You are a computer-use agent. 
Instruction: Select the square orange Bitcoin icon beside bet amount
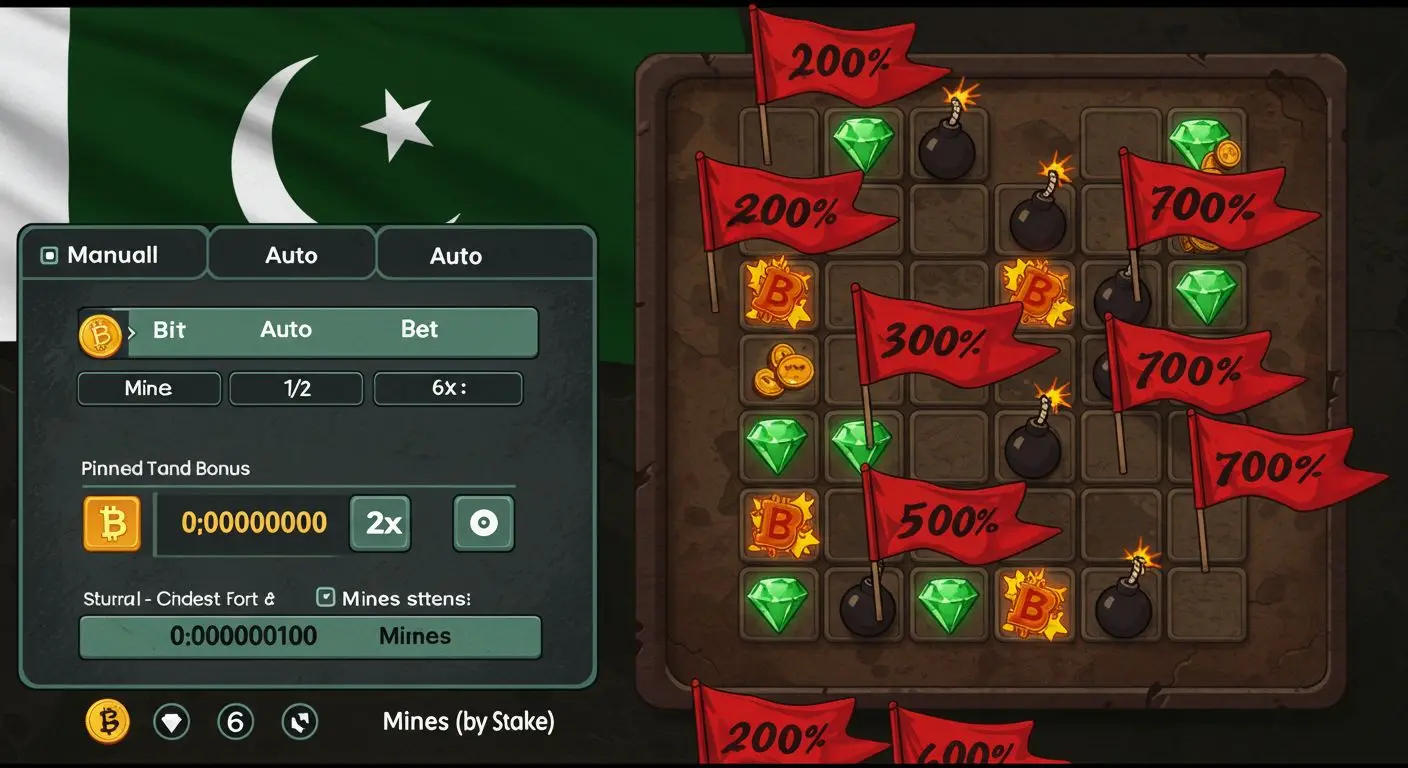[x=112, y=523]
